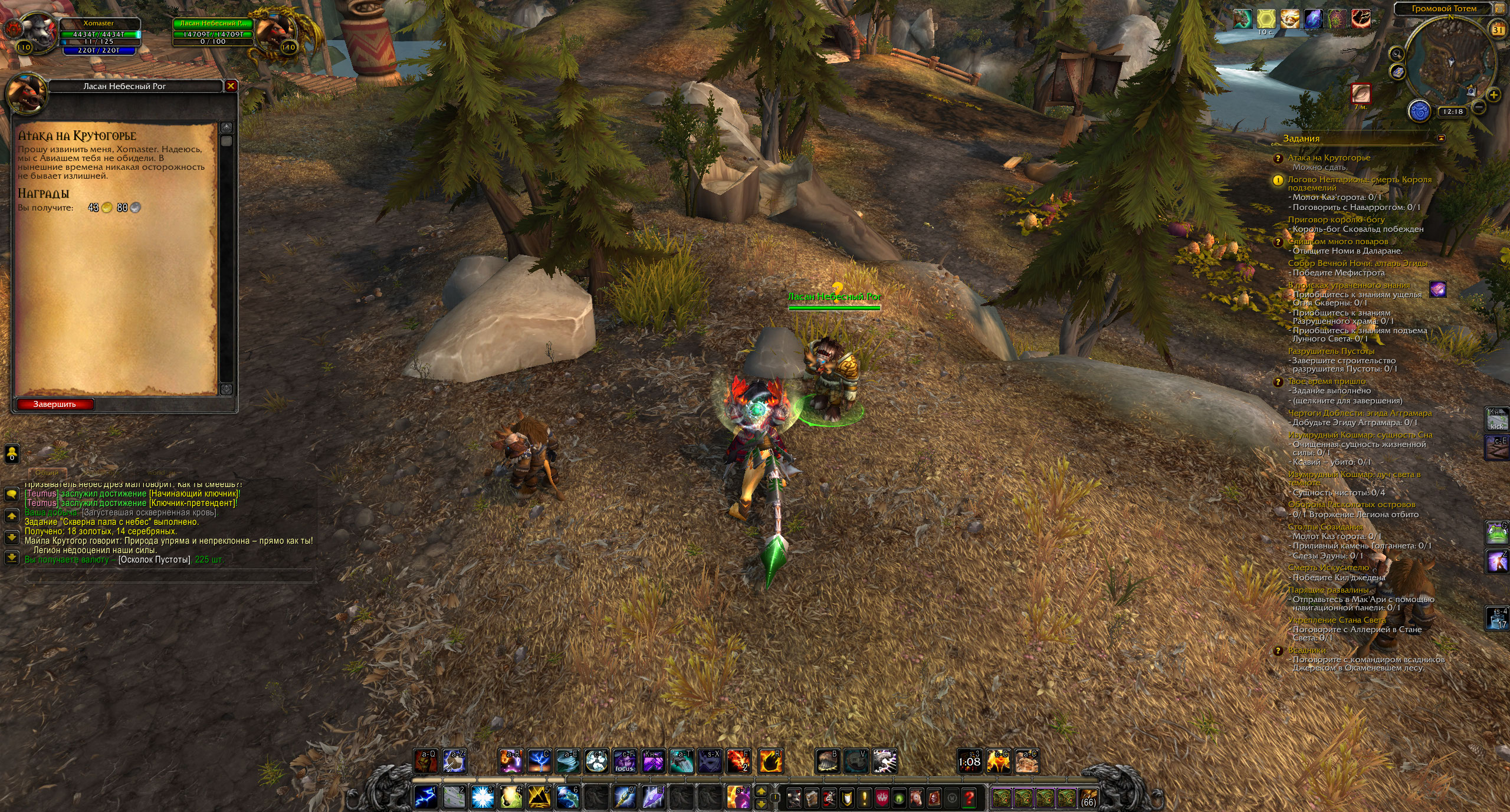The height and width of the screenshot is (812, 1510).
Task: Open the blue order hall report button
Action: point(1419,111)
